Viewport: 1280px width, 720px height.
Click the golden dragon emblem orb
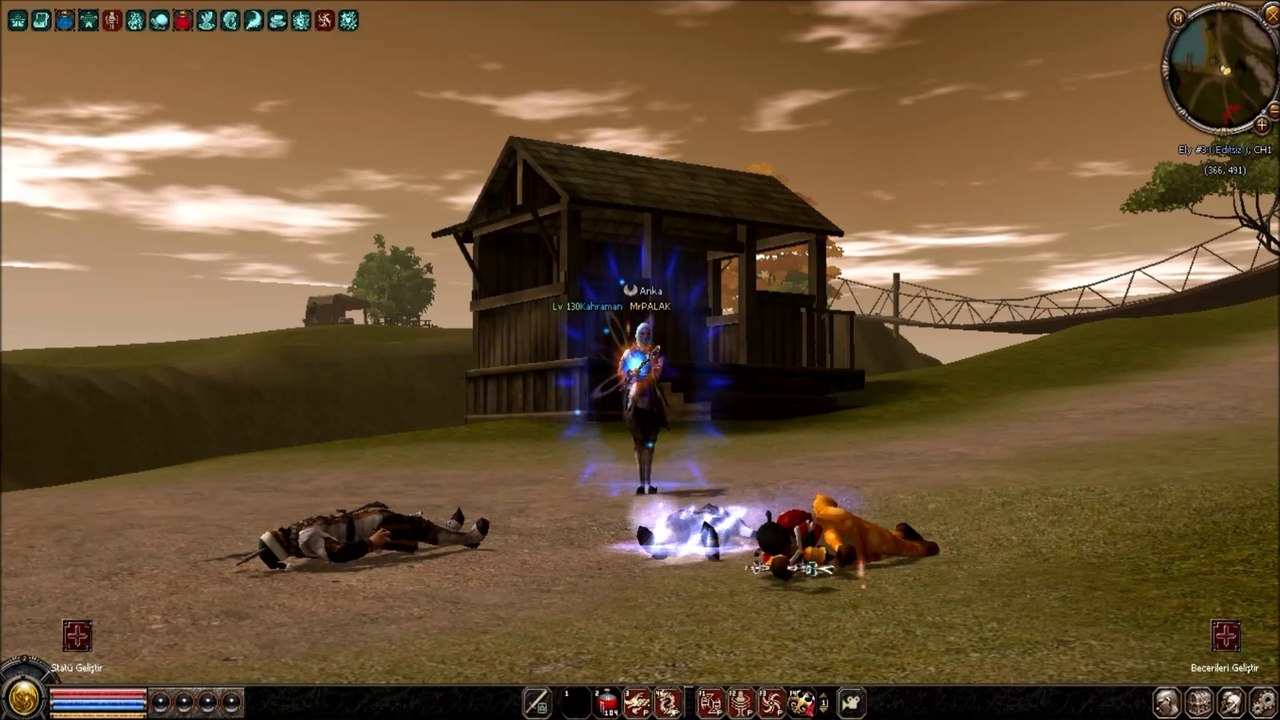pyautogui.click(x=20, y=697)
